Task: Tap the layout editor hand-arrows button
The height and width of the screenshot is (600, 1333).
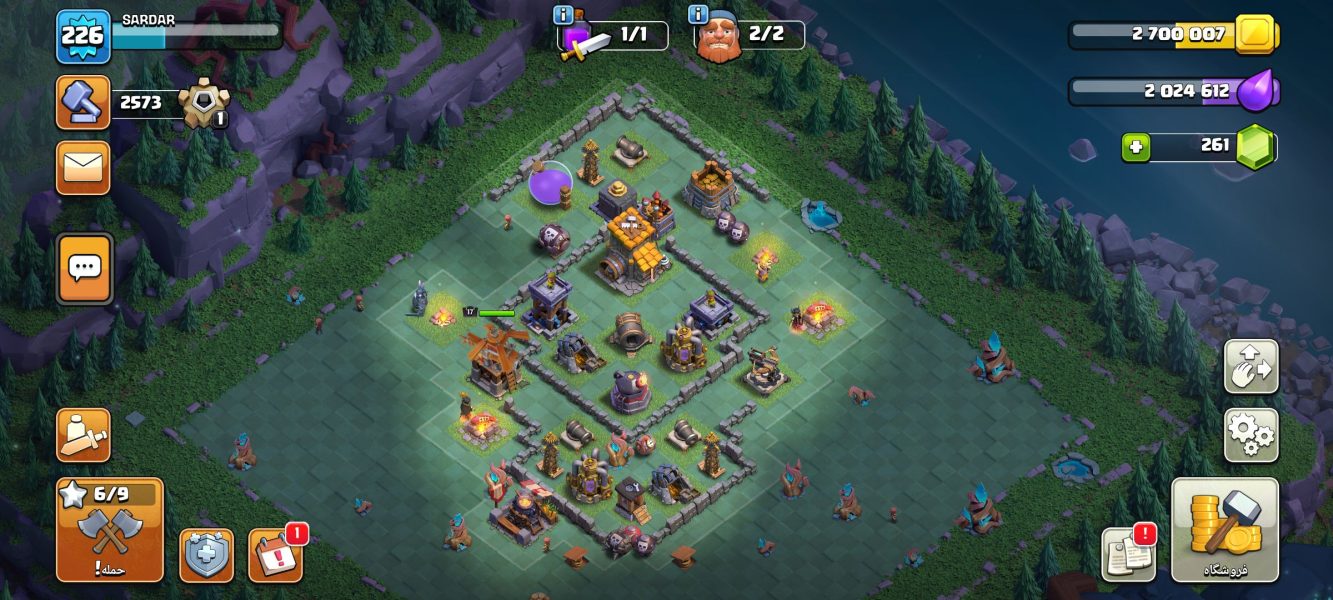Action: point(1250,367)
